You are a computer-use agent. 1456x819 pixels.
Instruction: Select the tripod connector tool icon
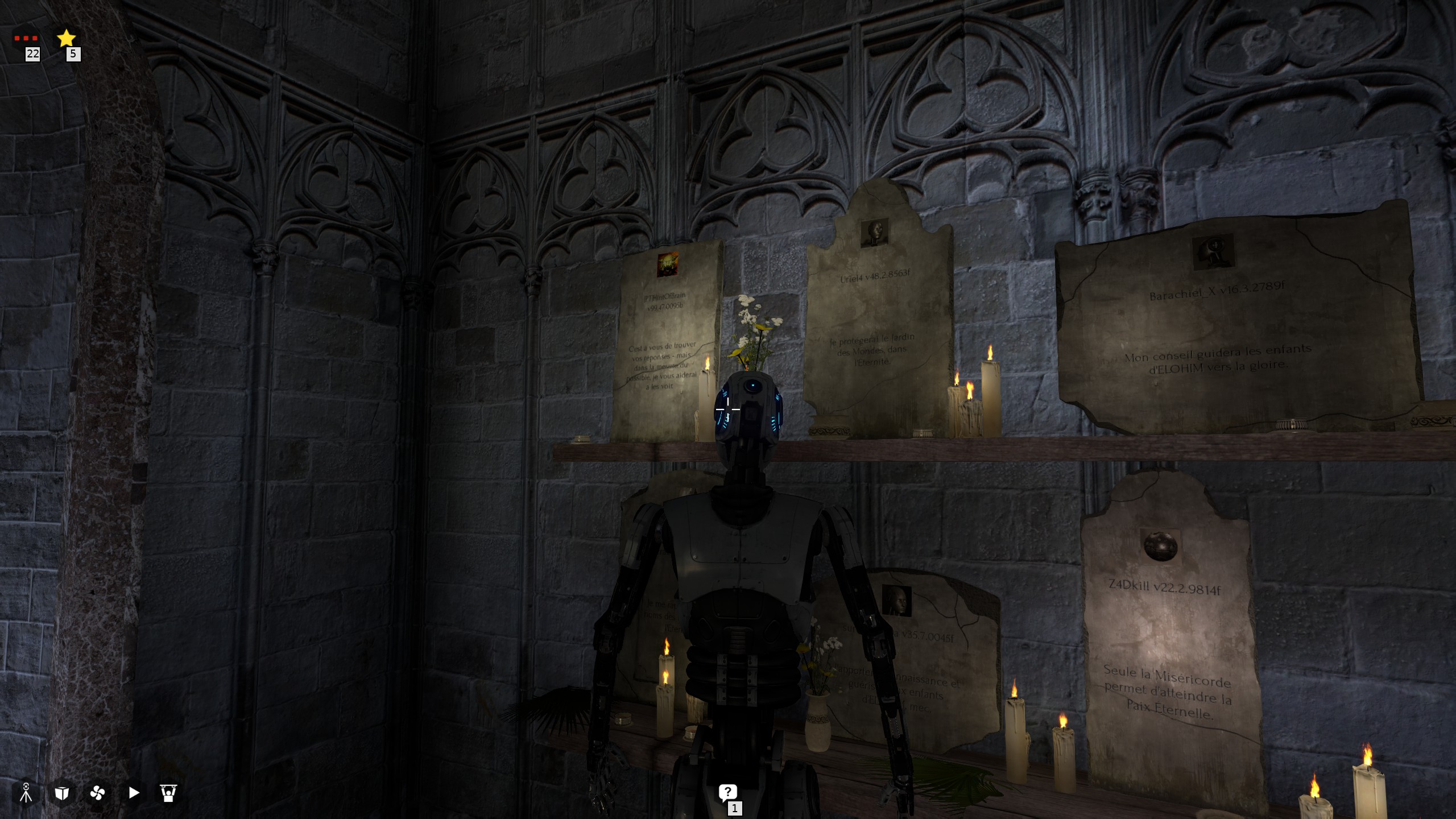click(26, 793)
